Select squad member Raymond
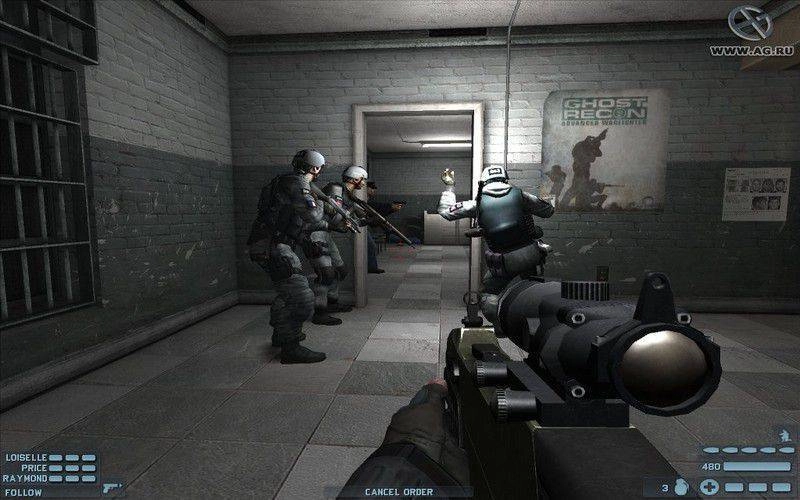 [26, 478]
